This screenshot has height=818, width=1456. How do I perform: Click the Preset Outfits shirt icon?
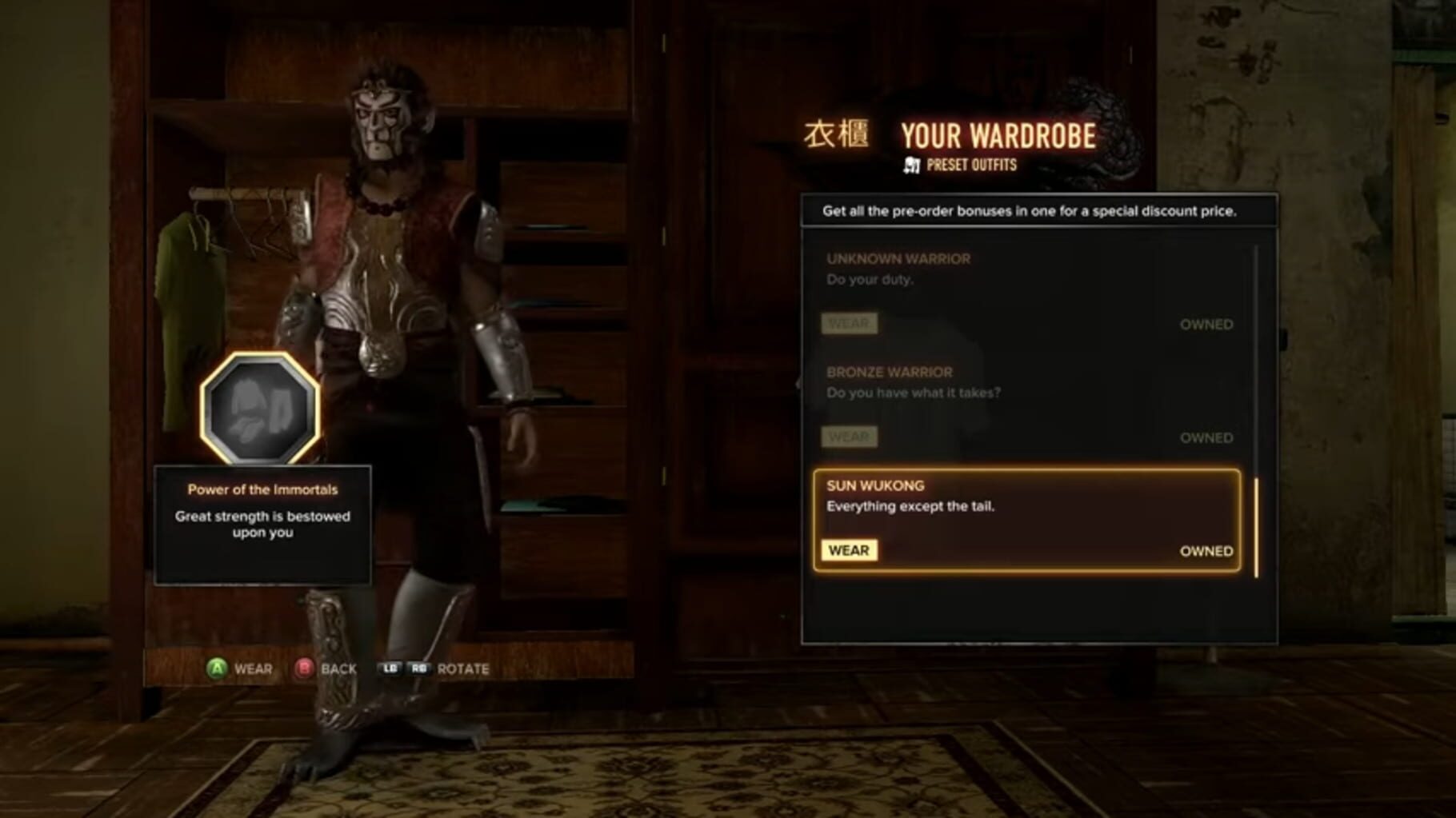[x=910, y=165]
